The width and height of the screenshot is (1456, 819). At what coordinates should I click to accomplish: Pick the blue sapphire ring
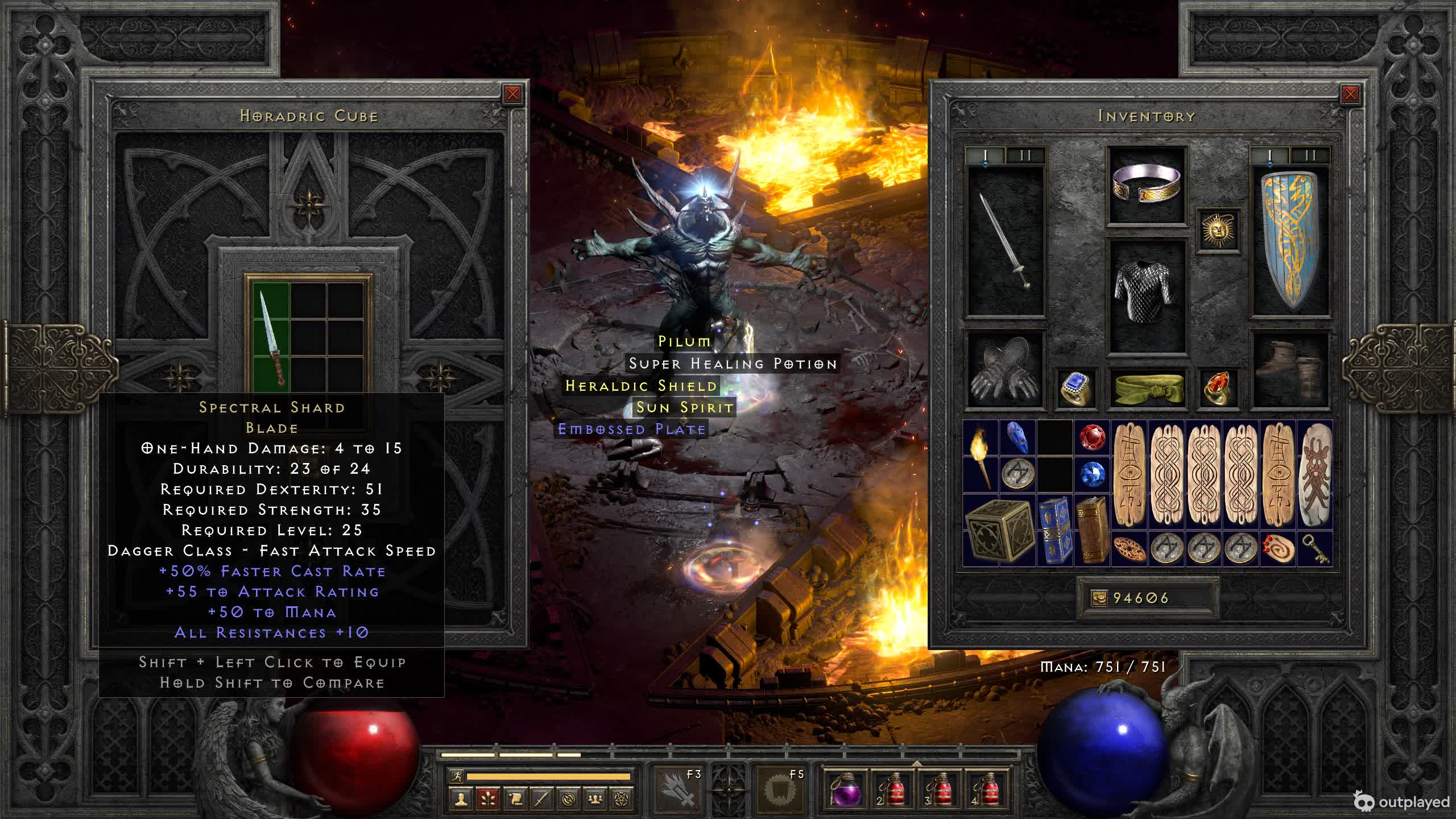pos(1076,389)
